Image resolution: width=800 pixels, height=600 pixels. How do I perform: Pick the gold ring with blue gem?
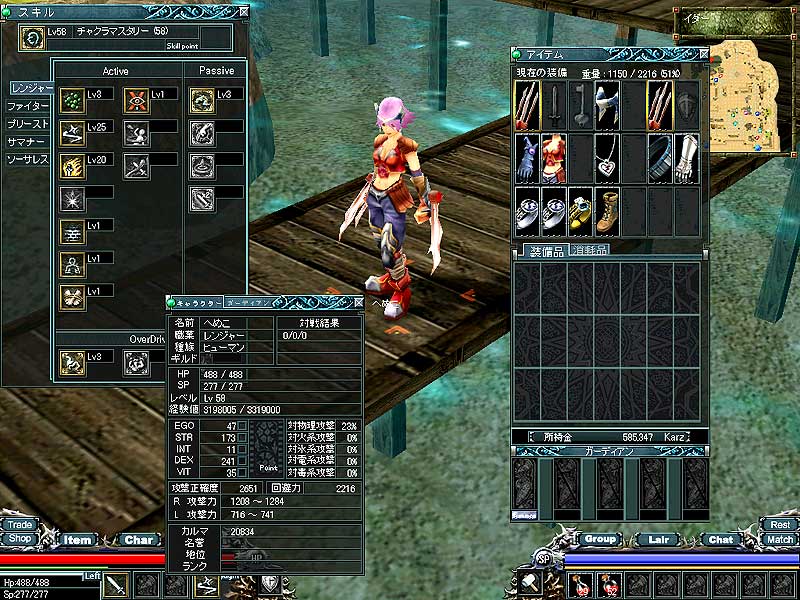581,208
